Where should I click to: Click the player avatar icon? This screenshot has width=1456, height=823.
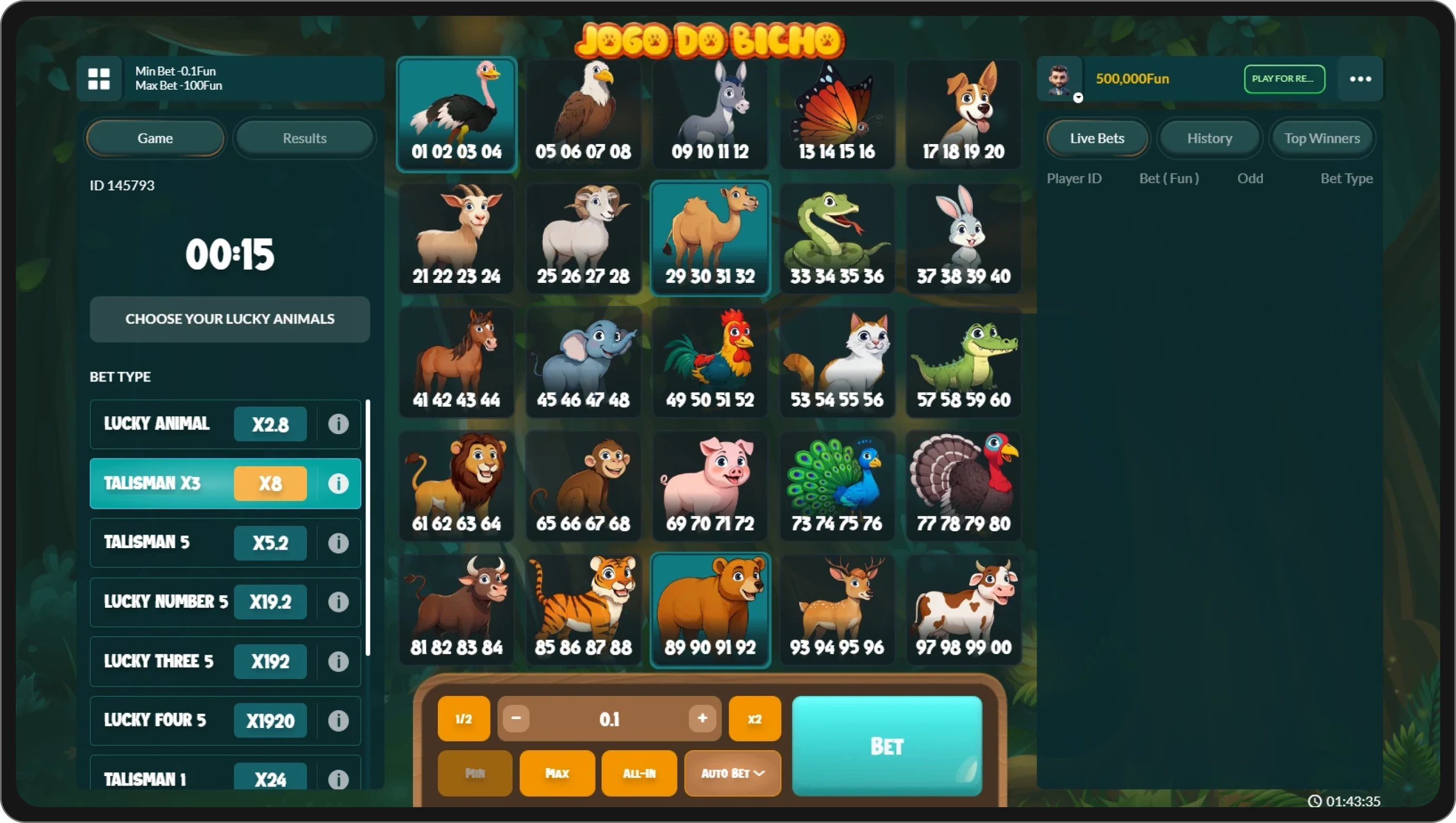click(1060, 79)
